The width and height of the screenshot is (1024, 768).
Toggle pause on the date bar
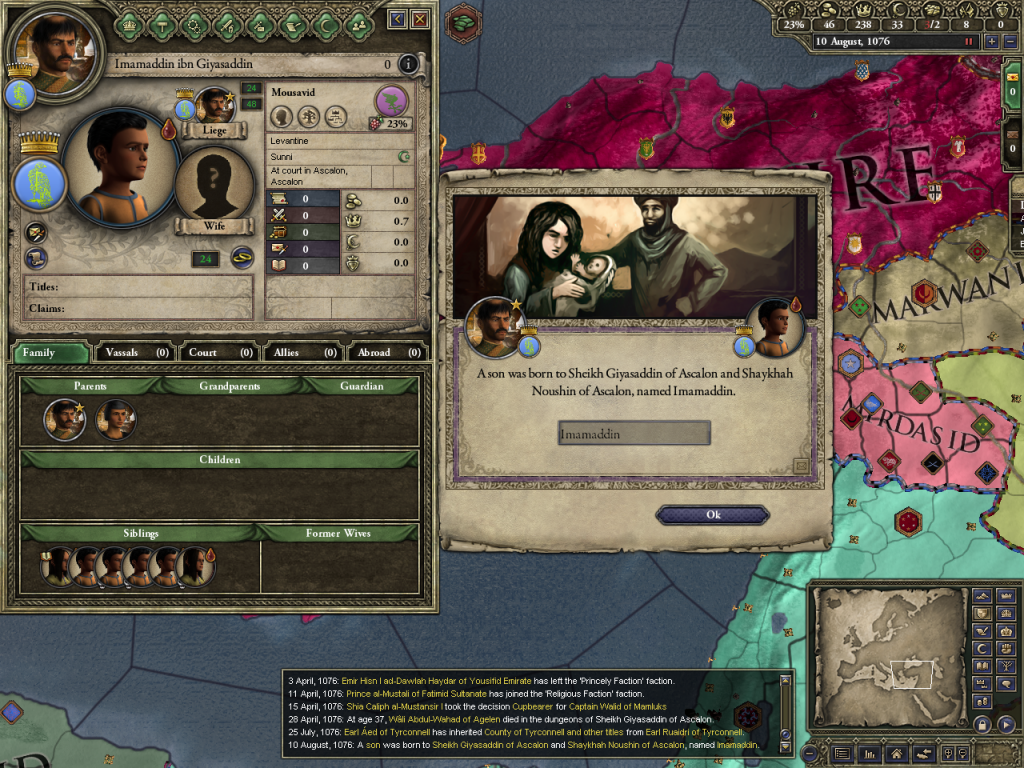click(968, 42)
